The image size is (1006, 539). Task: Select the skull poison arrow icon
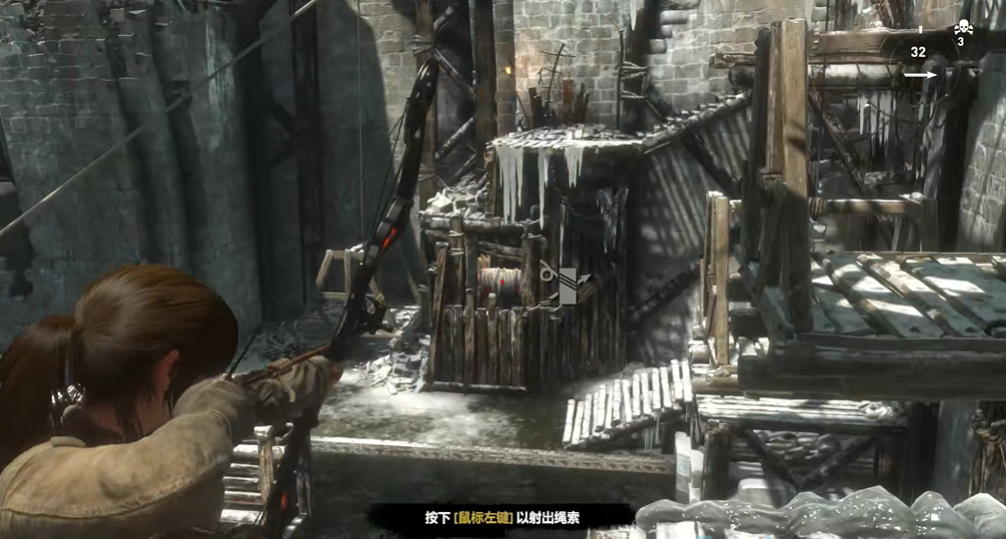960,28
